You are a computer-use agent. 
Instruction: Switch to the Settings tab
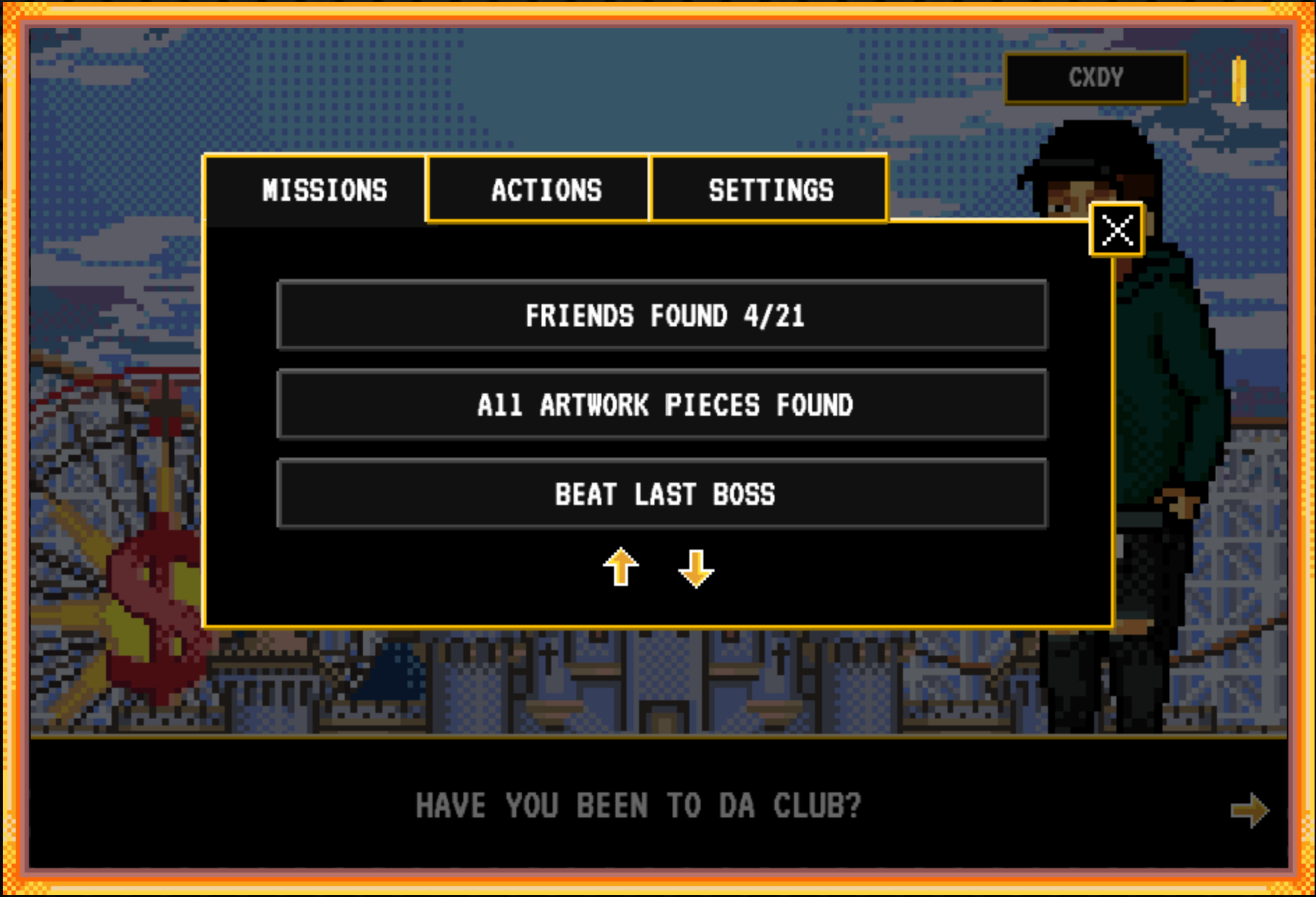pyautogui.click(x=770, y=190)
